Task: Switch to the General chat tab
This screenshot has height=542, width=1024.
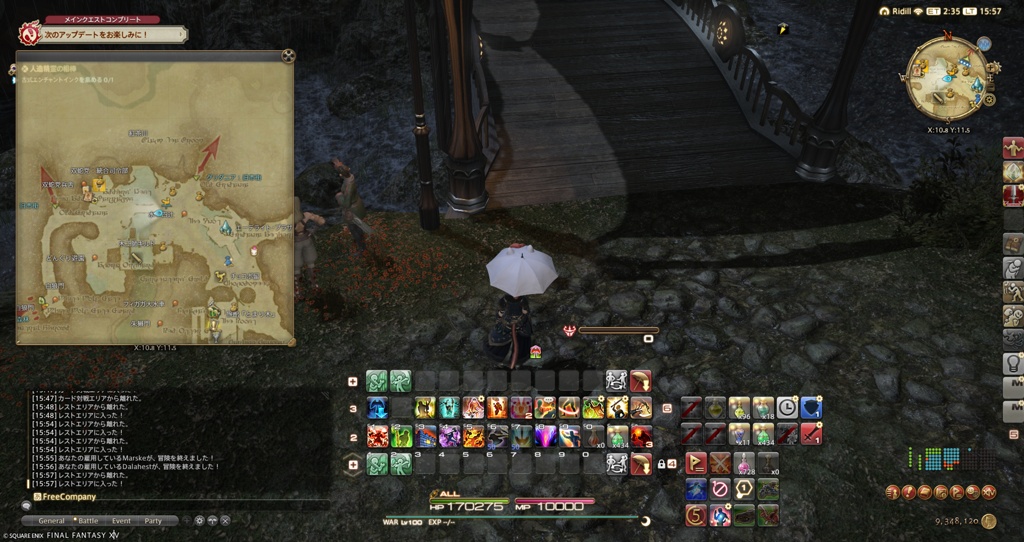Action: pos(51,521)
